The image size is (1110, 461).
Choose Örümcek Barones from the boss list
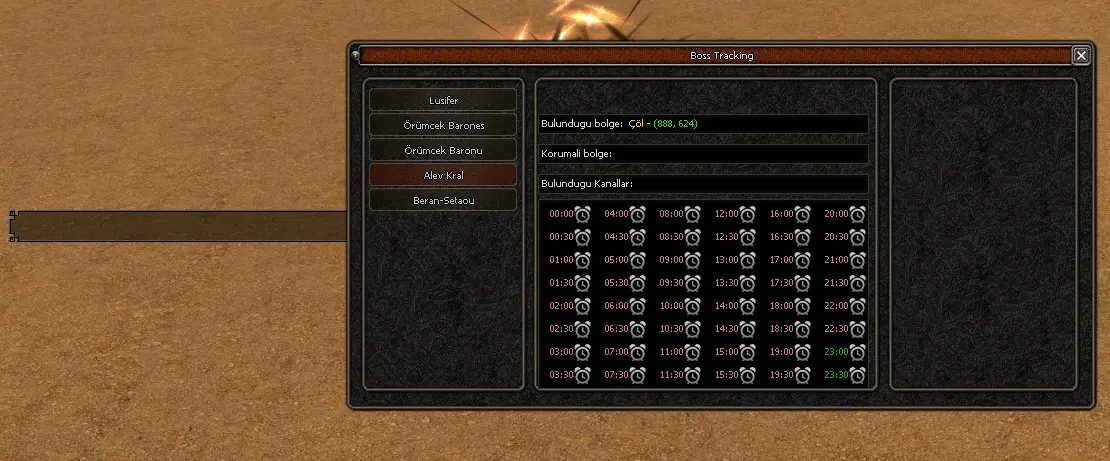[443, 125]
